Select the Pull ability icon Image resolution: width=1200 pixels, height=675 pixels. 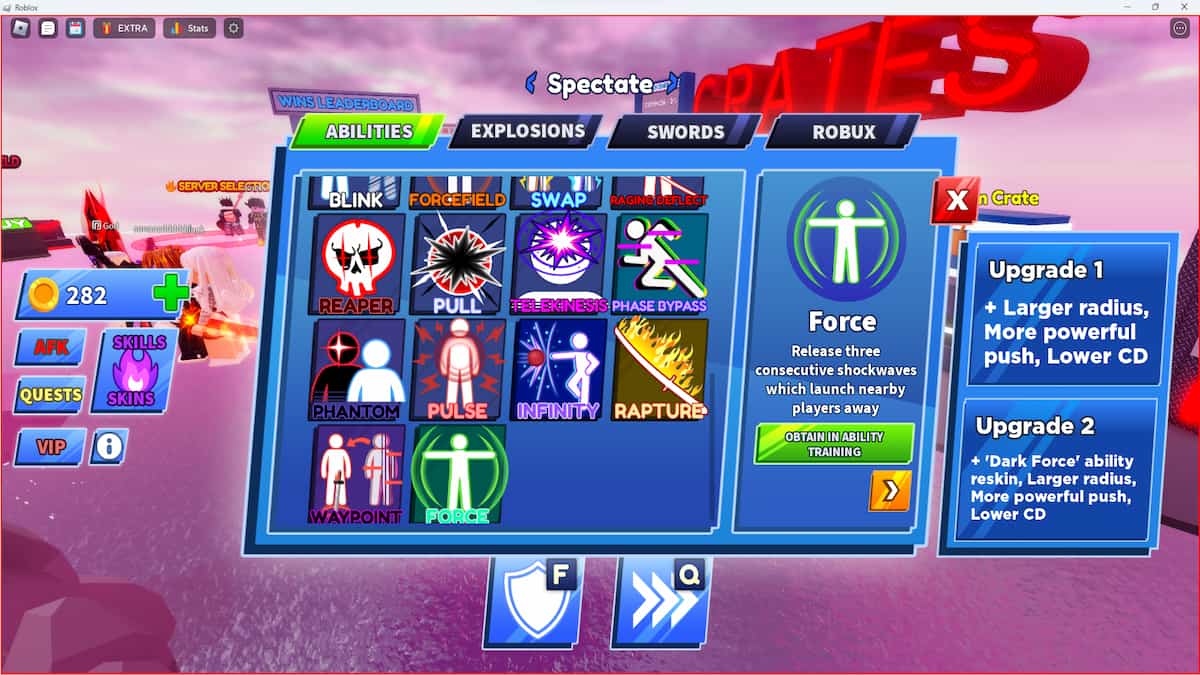(458, 264)
